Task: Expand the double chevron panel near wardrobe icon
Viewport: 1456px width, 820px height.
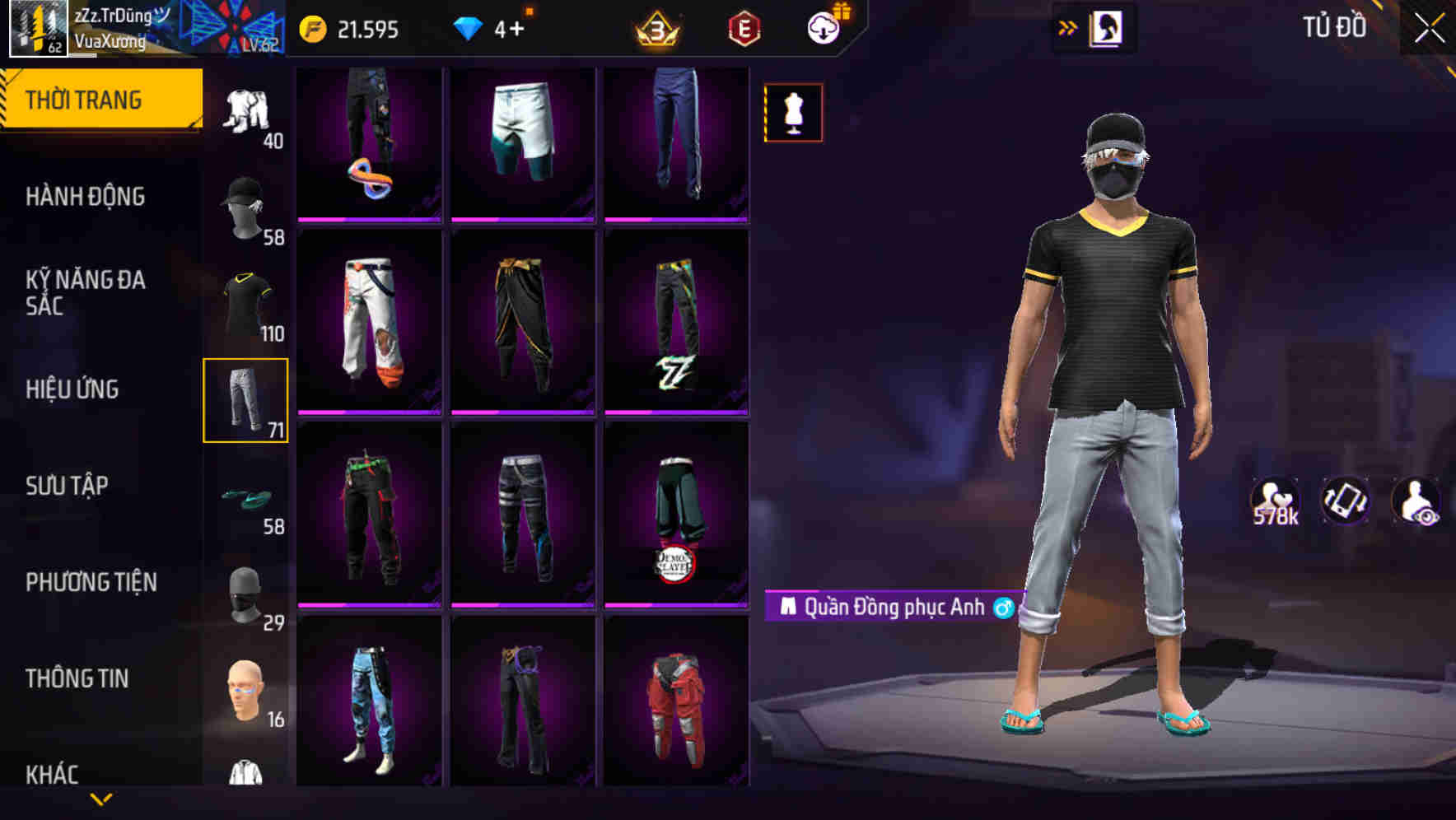Action: (x=1068, y=27)
